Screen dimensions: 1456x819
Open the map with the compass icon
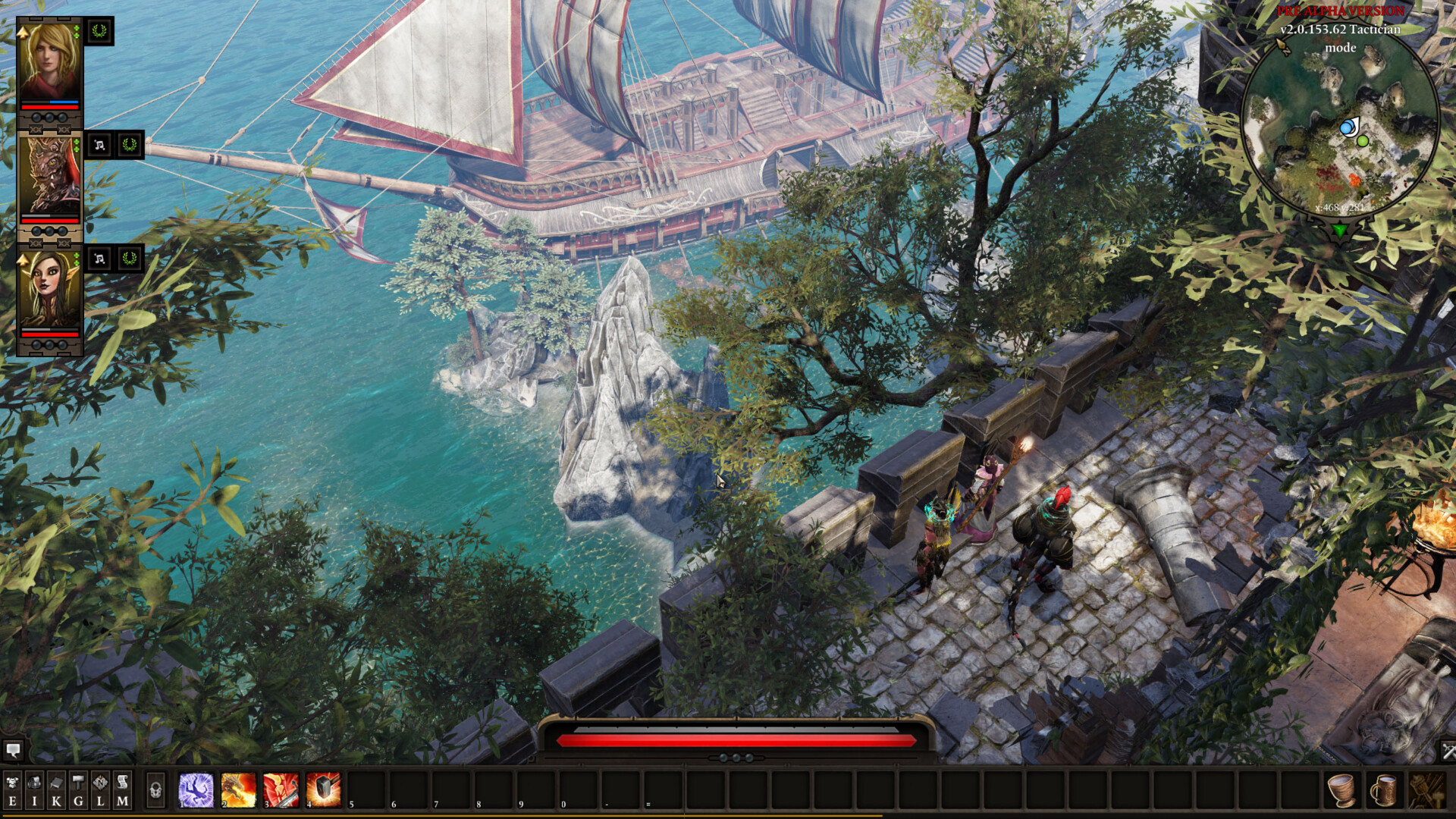pos(99,780)
